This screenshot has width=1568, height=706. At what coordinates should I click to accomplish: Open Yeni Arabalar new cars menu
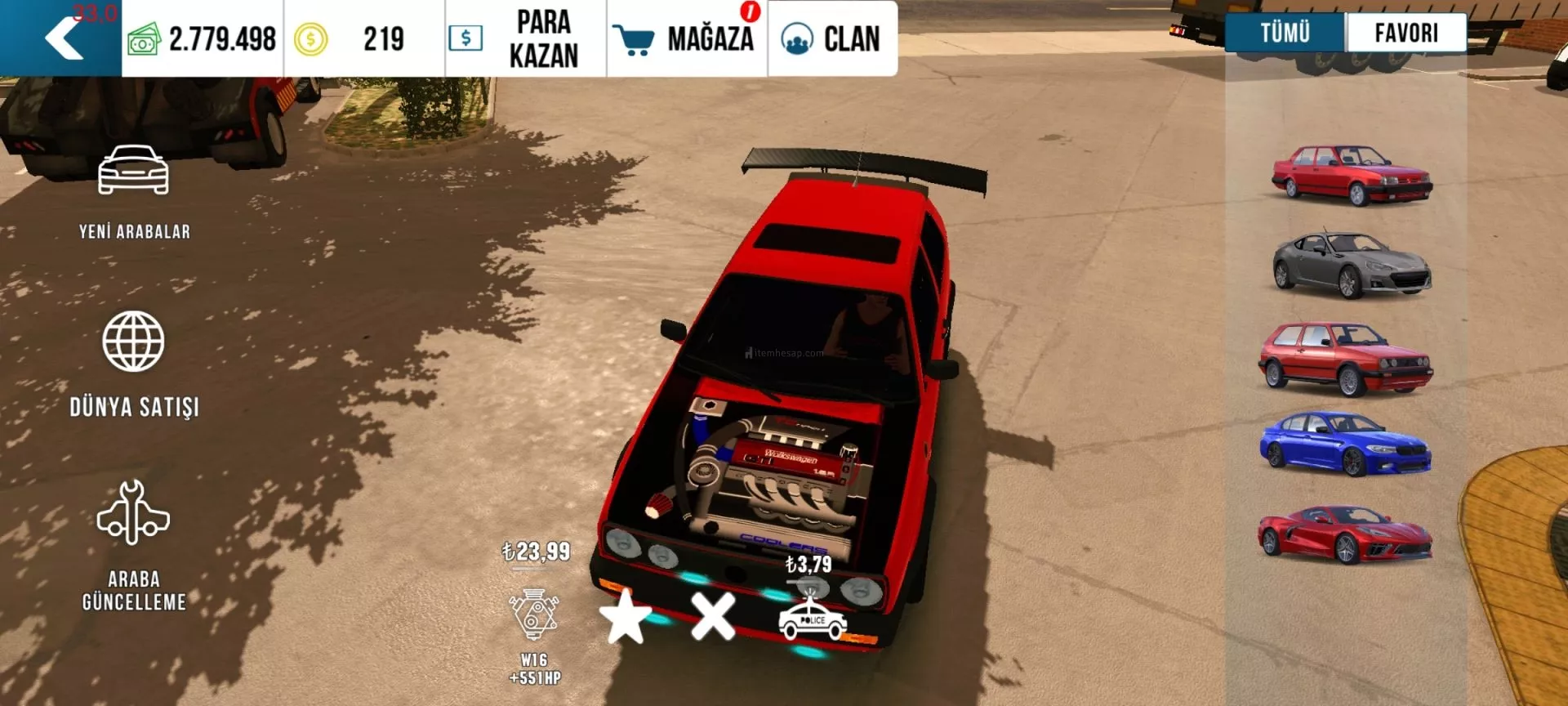point(134,191)
